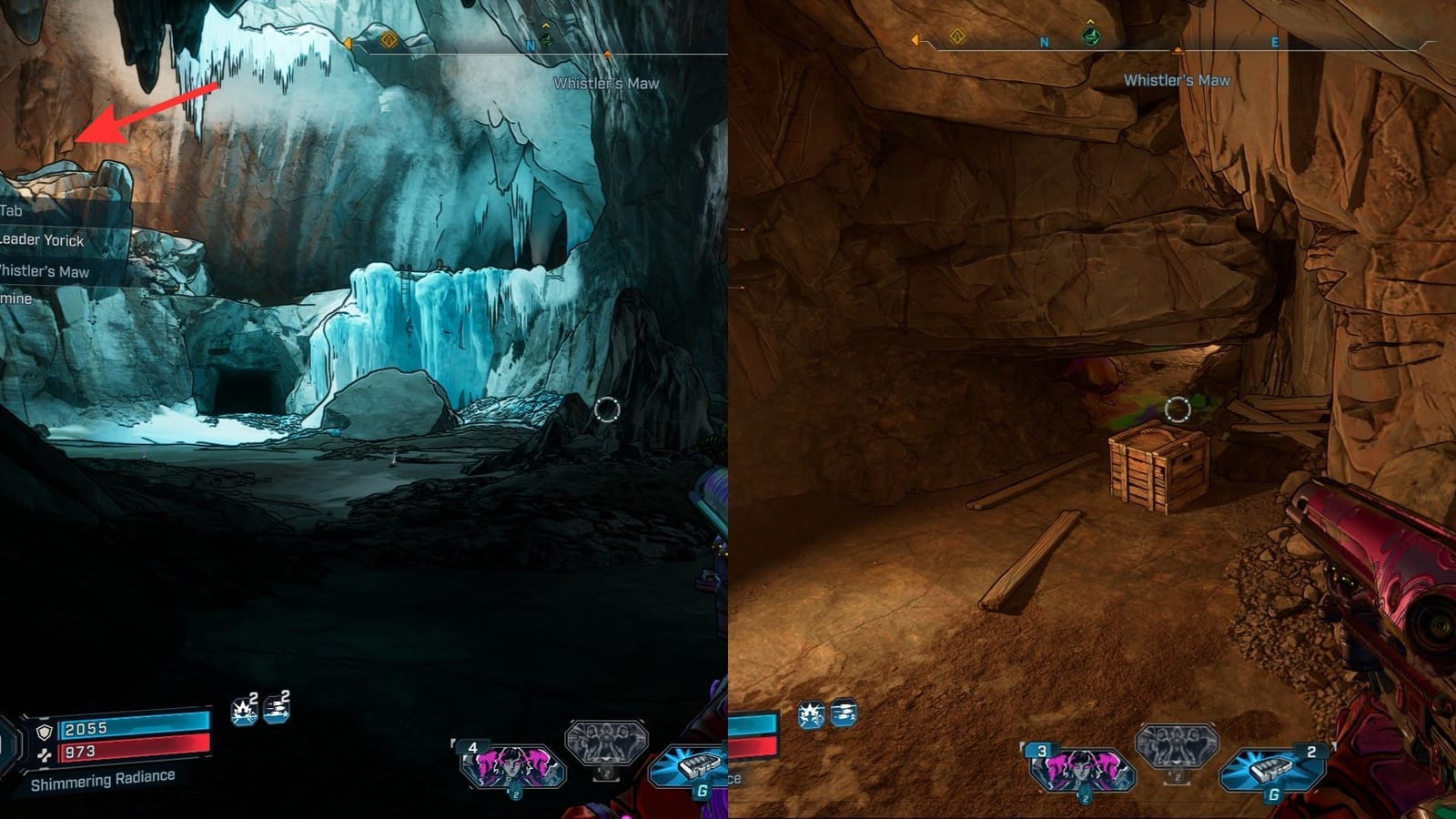The width and height of the screenshot is (1456, 819).
Task: Click the green fast travel icon on the compass
Action: [x=547, y=41]
